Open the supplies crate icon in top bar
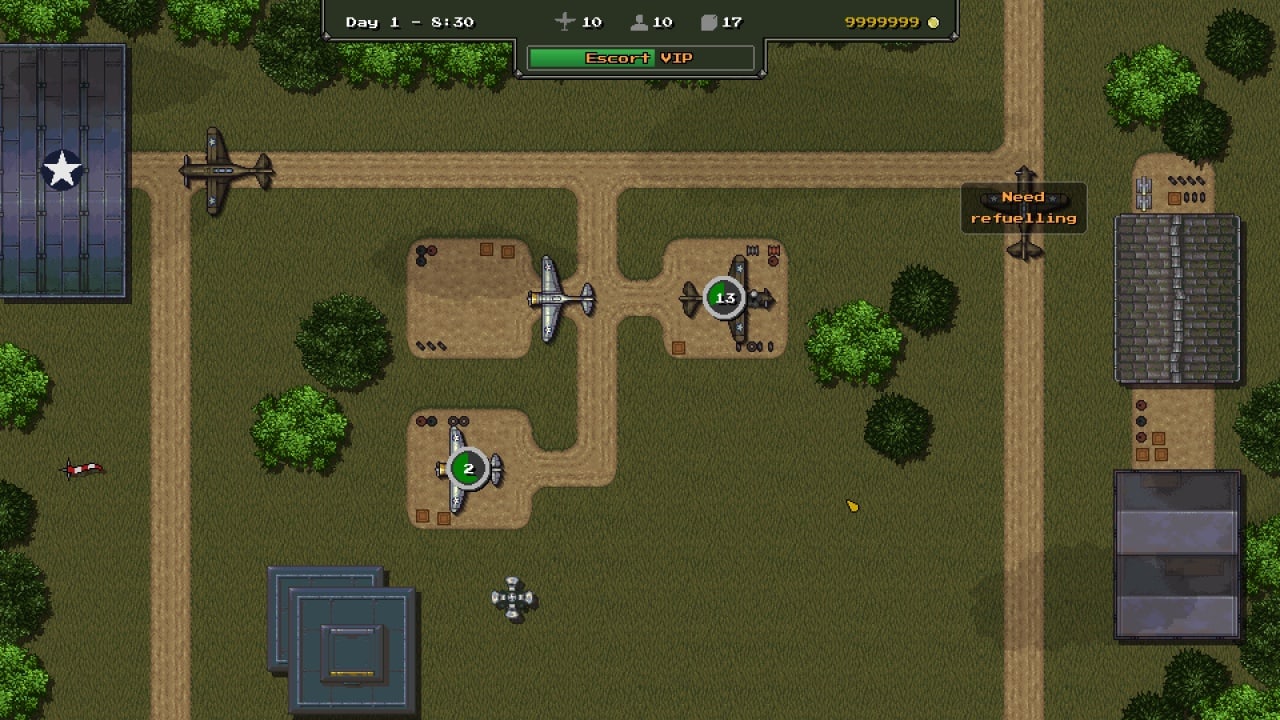 click(709, 22)
